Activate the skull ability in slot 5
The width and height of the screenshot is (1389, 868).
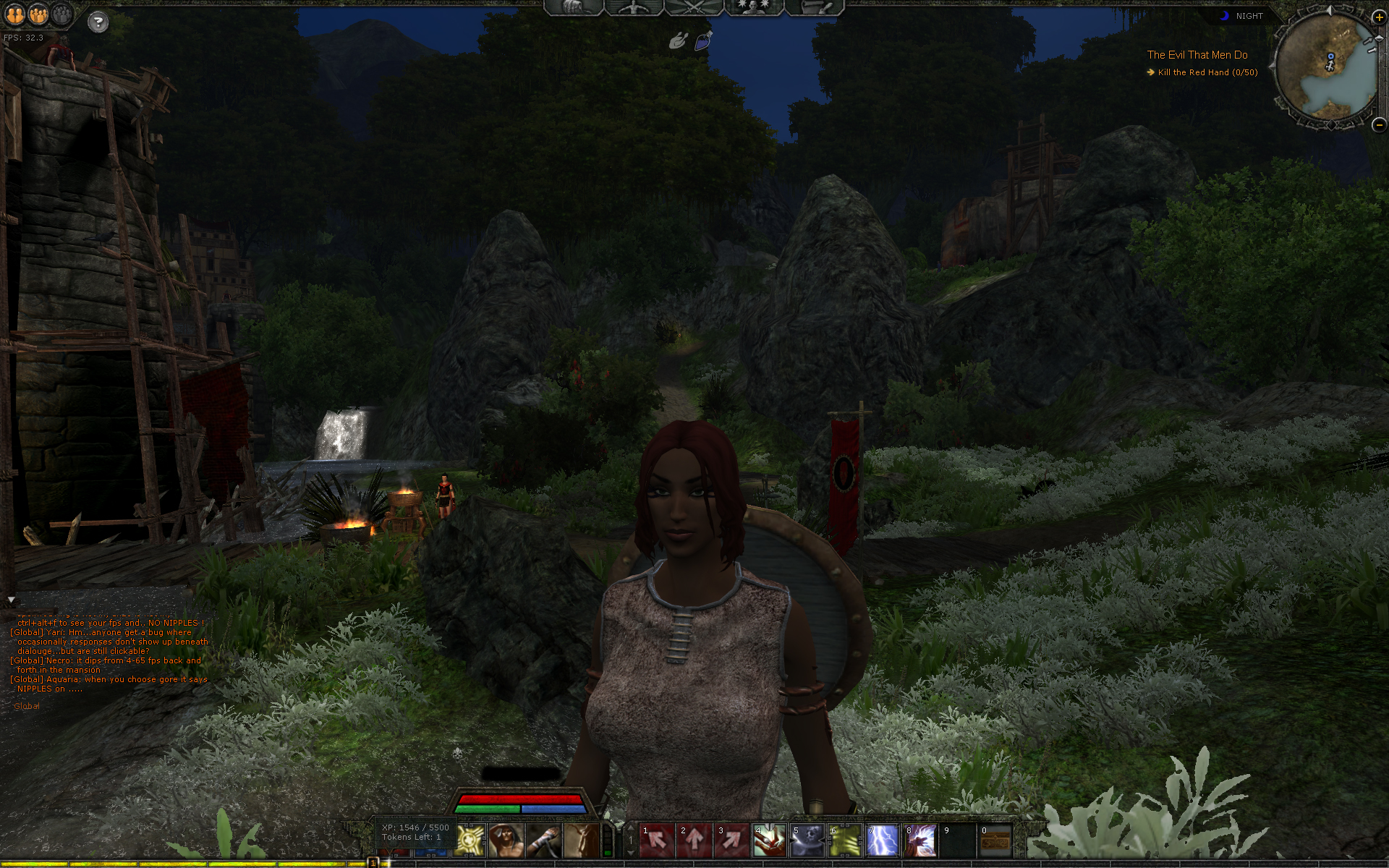[807, 841]
